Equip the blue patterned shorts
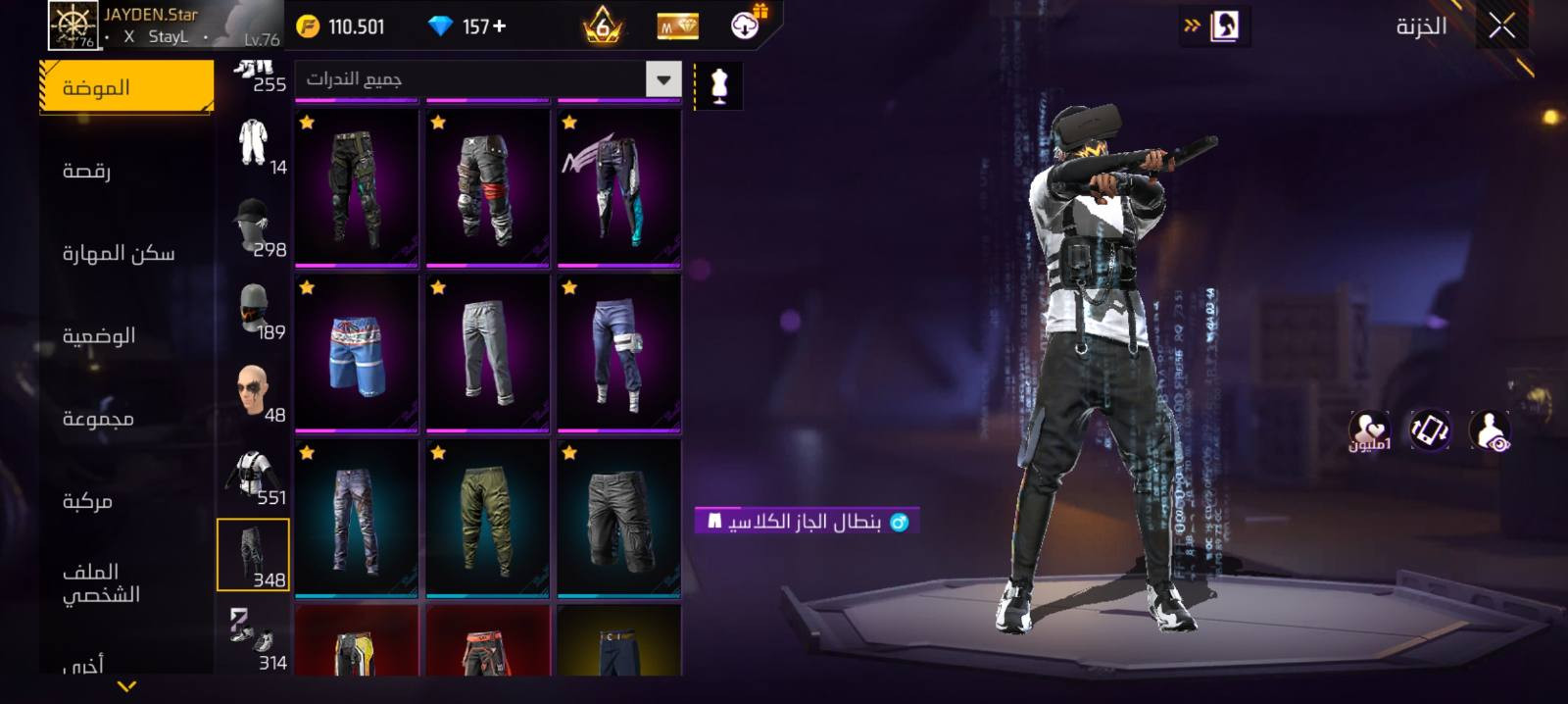This screenshot has height=704, width=1568. tap(357, 354)
